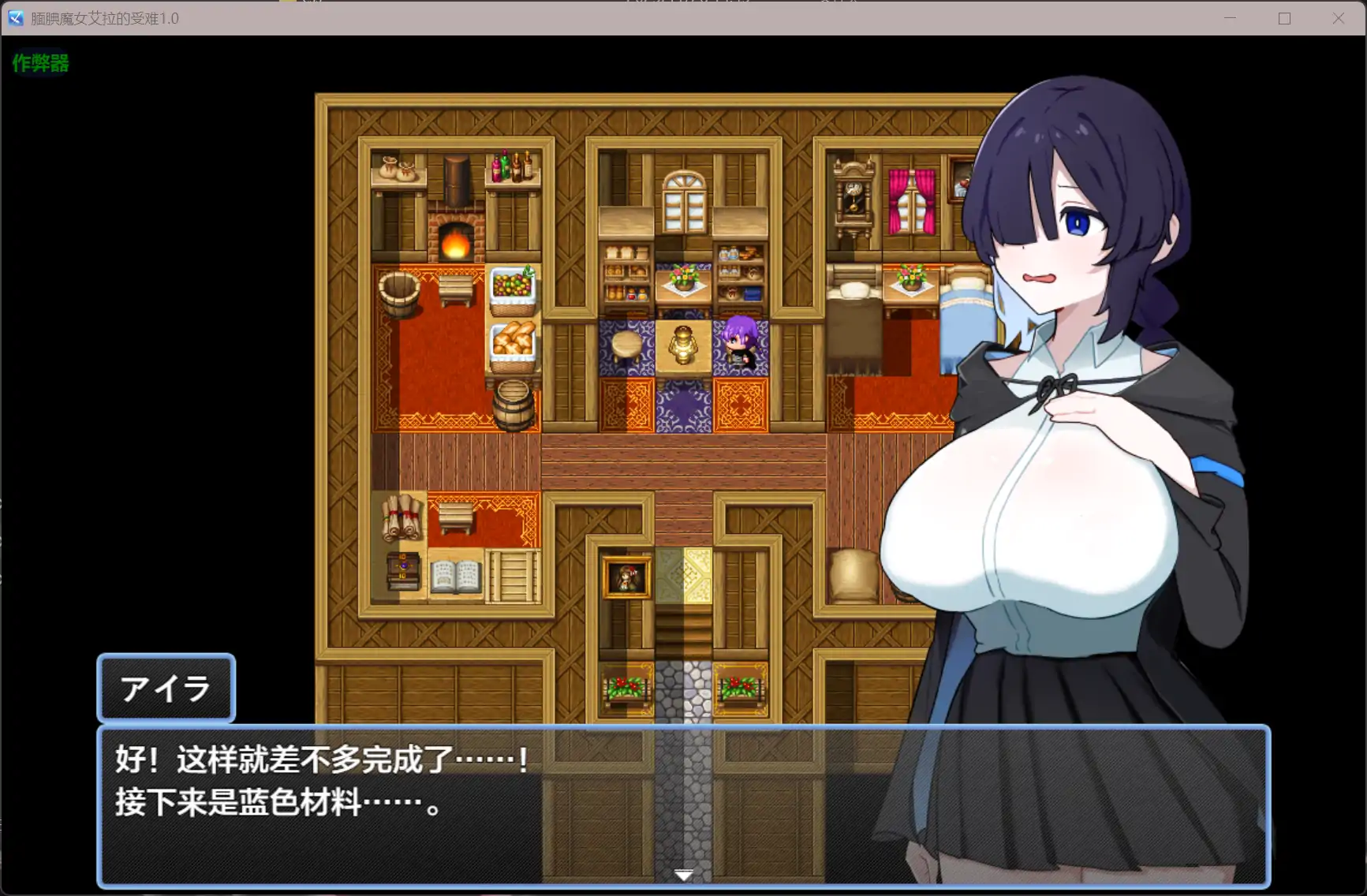Select the wooden barrel near the carpet

[x=514, y=404]
